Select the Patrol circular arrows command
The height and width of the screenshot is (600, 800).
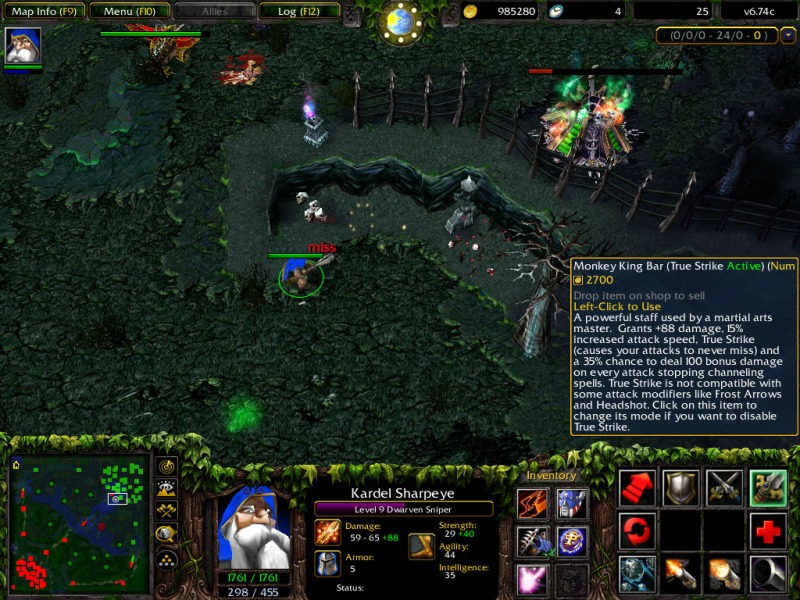pyautogui.click(x=636, y=531)
